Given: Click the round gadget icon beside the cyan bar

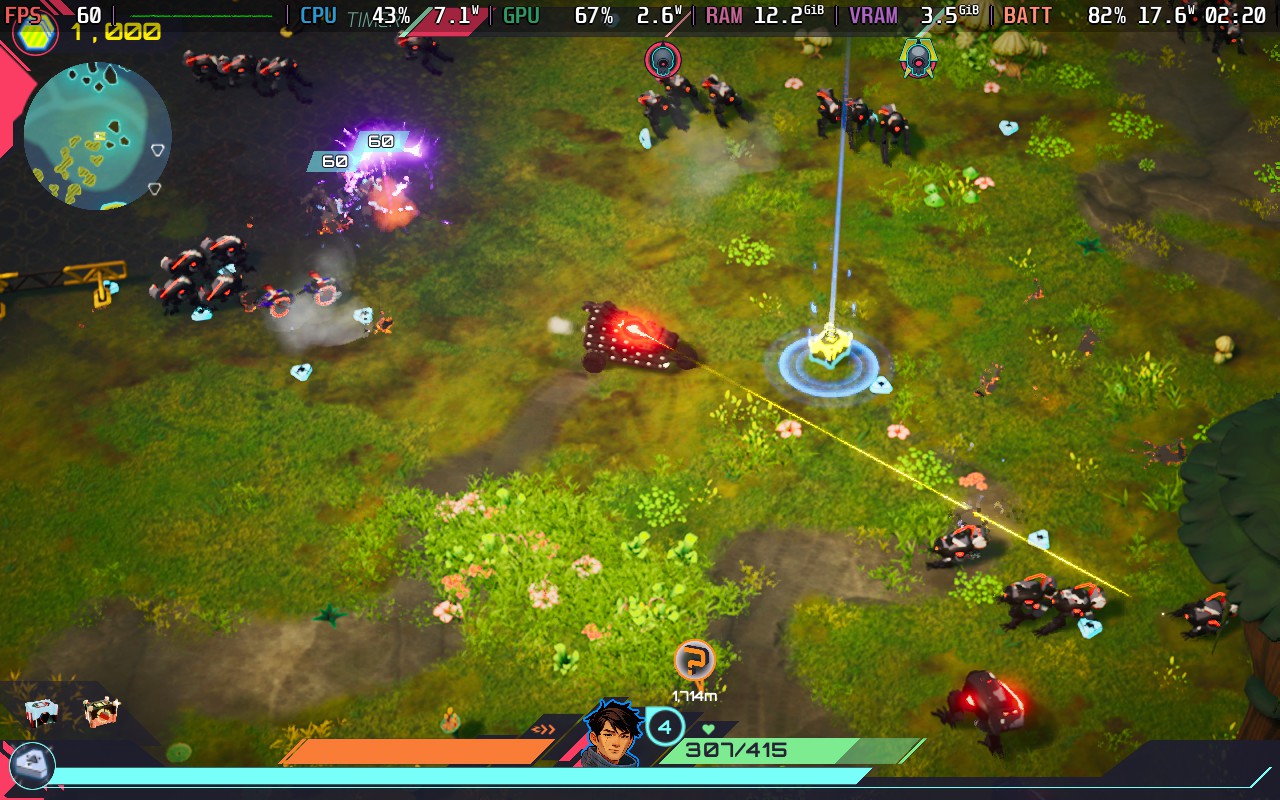Looking at the screenshot, I should point(32,765).
